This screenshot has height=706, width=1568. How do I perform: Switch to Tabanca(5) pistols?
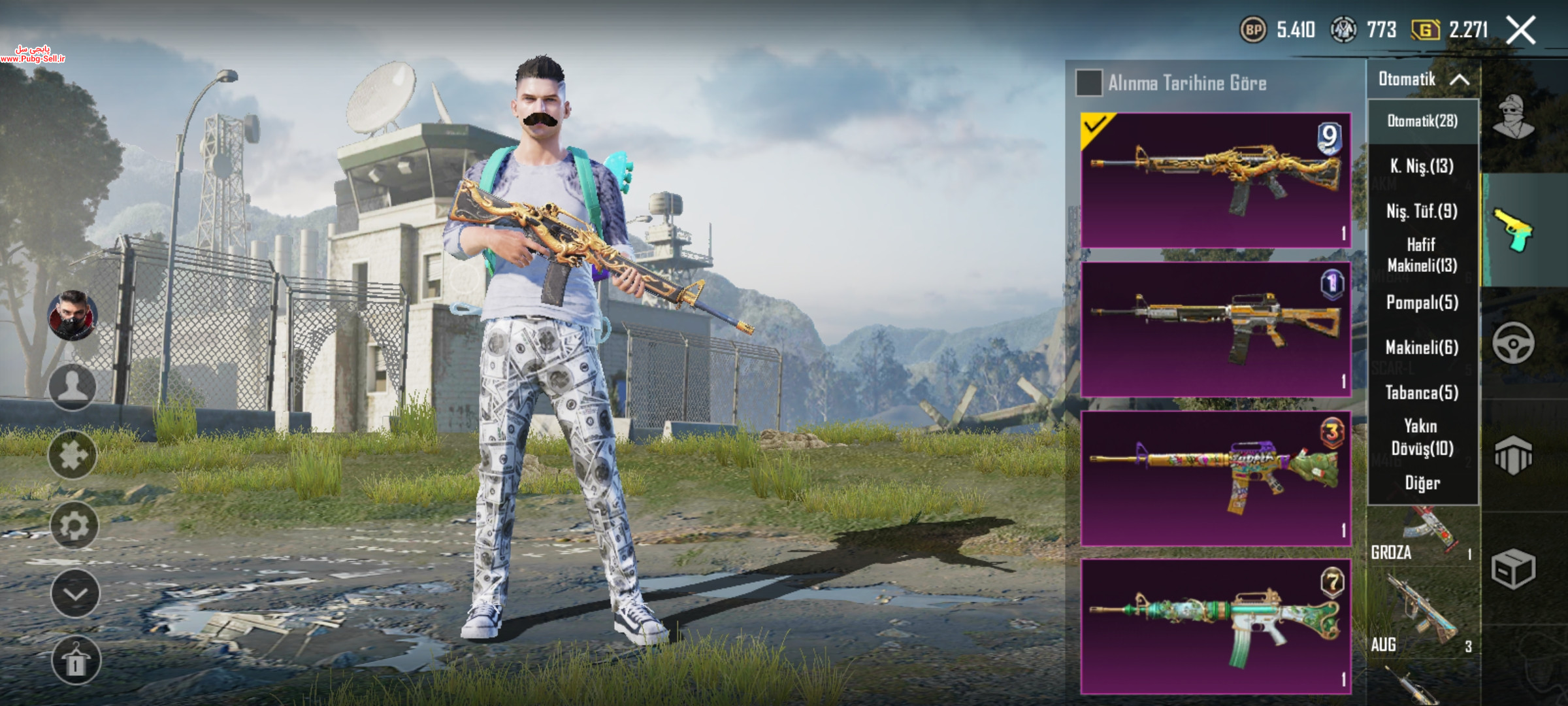tap(1422, 392)
